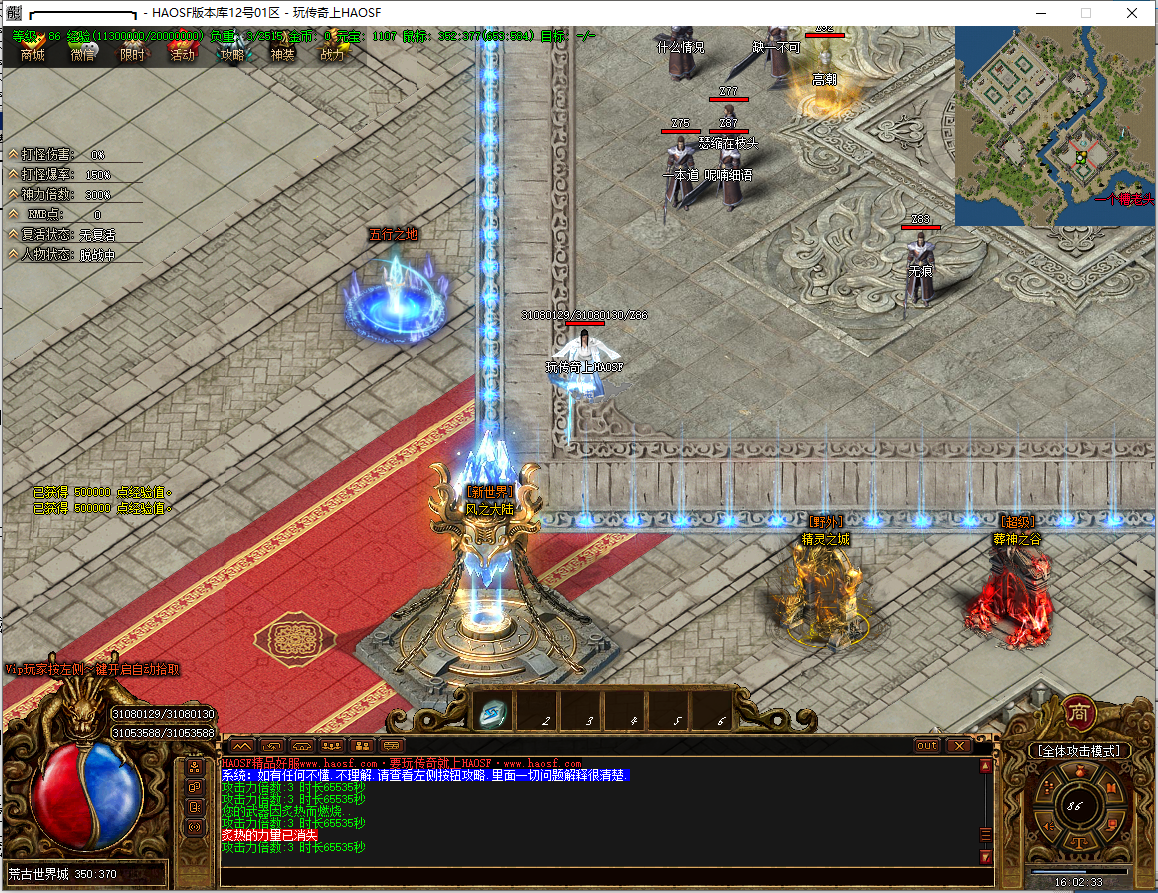Open the 微信 menu button
Viewport: 1158px width, 893px height.
click(83, 54)
